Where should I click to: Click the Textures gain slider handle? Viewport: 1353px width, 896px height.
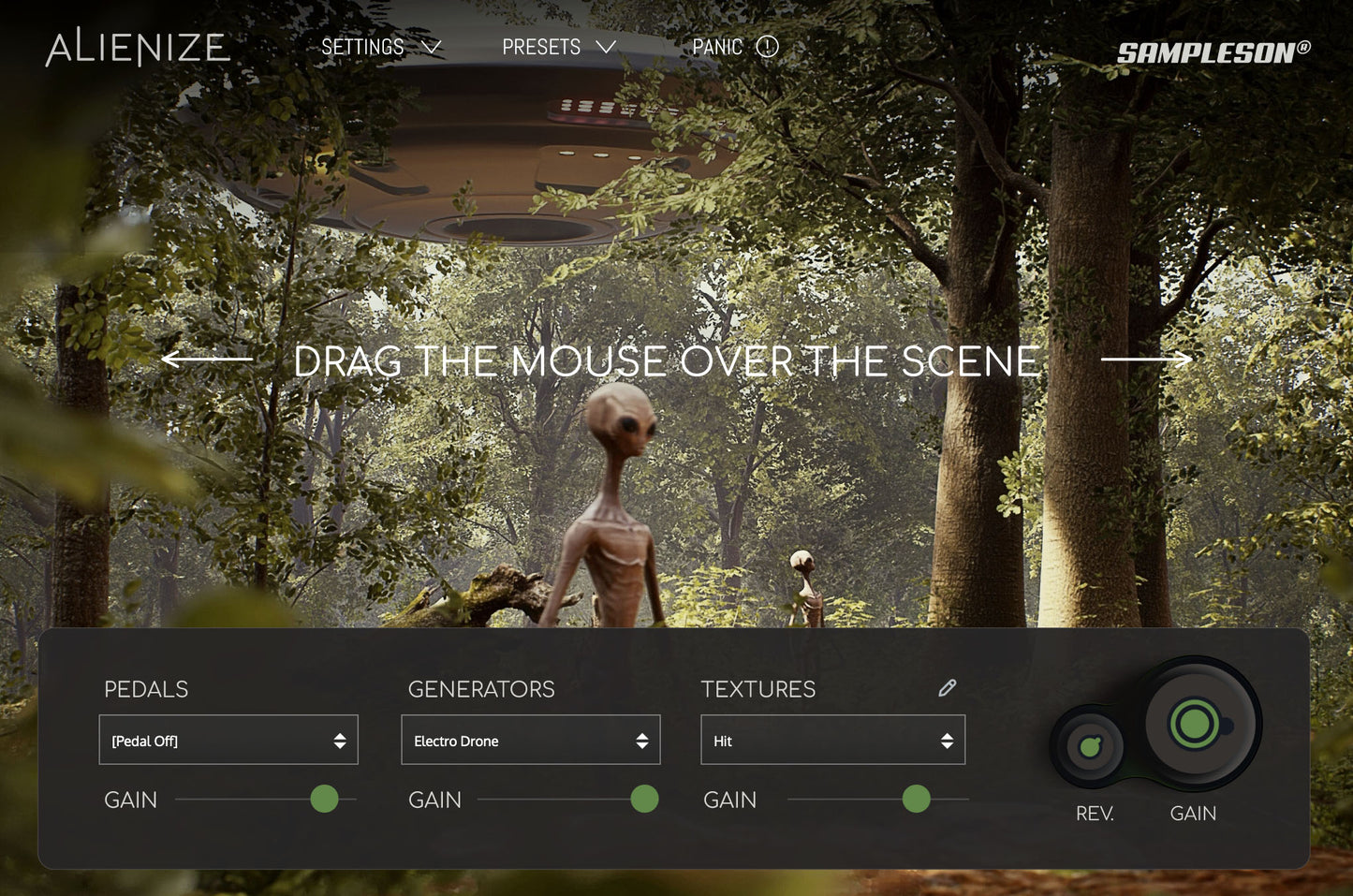click(x=916, y=800)
